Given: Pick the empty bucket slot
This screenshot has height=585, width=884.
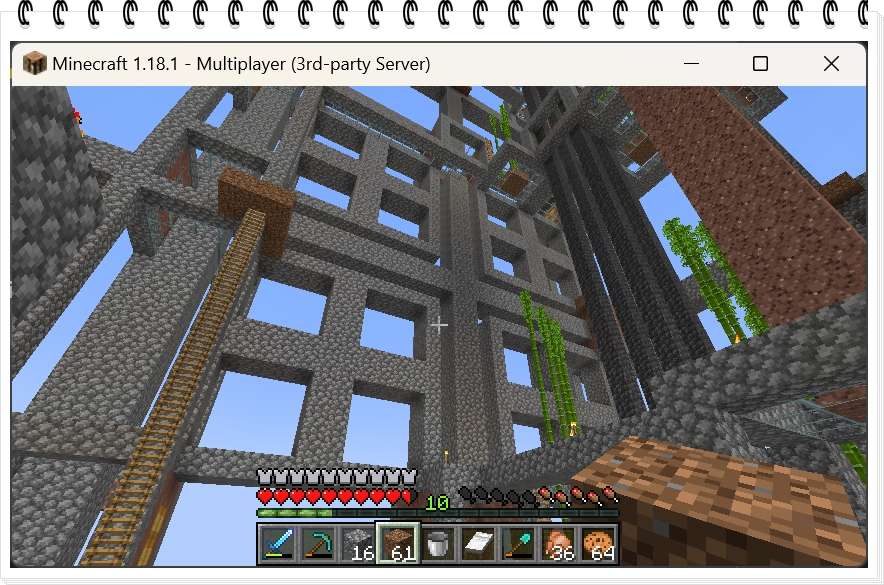Looking at the screenshot, I should 437,544.
